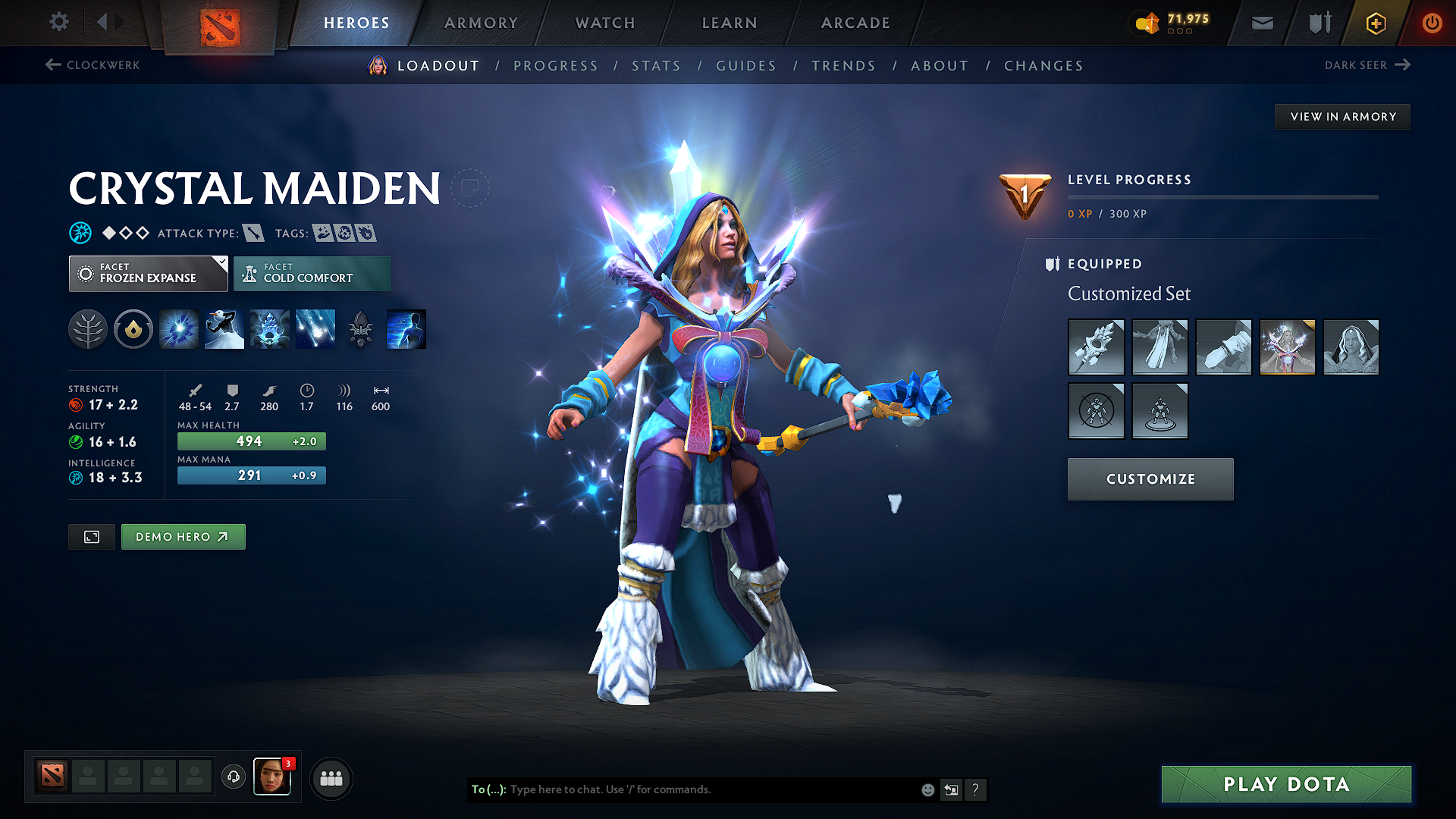Viewport: 1456px width, 819px height.
Task: Click the settings gear icon
Action: (x=58, y=22)
